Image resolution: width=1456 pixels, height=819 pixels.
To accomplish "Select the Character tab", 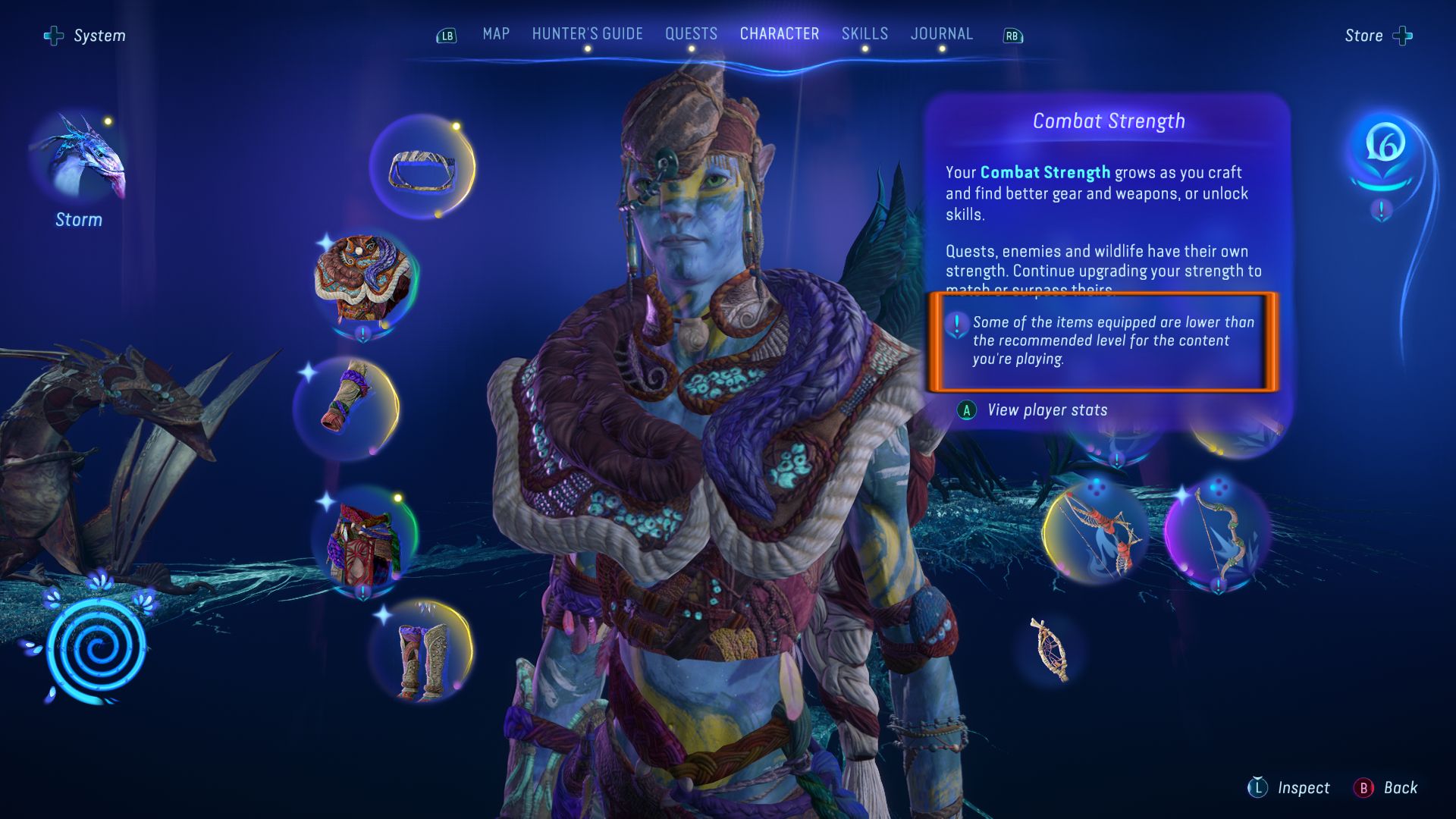I will click(x=779, y=34).
